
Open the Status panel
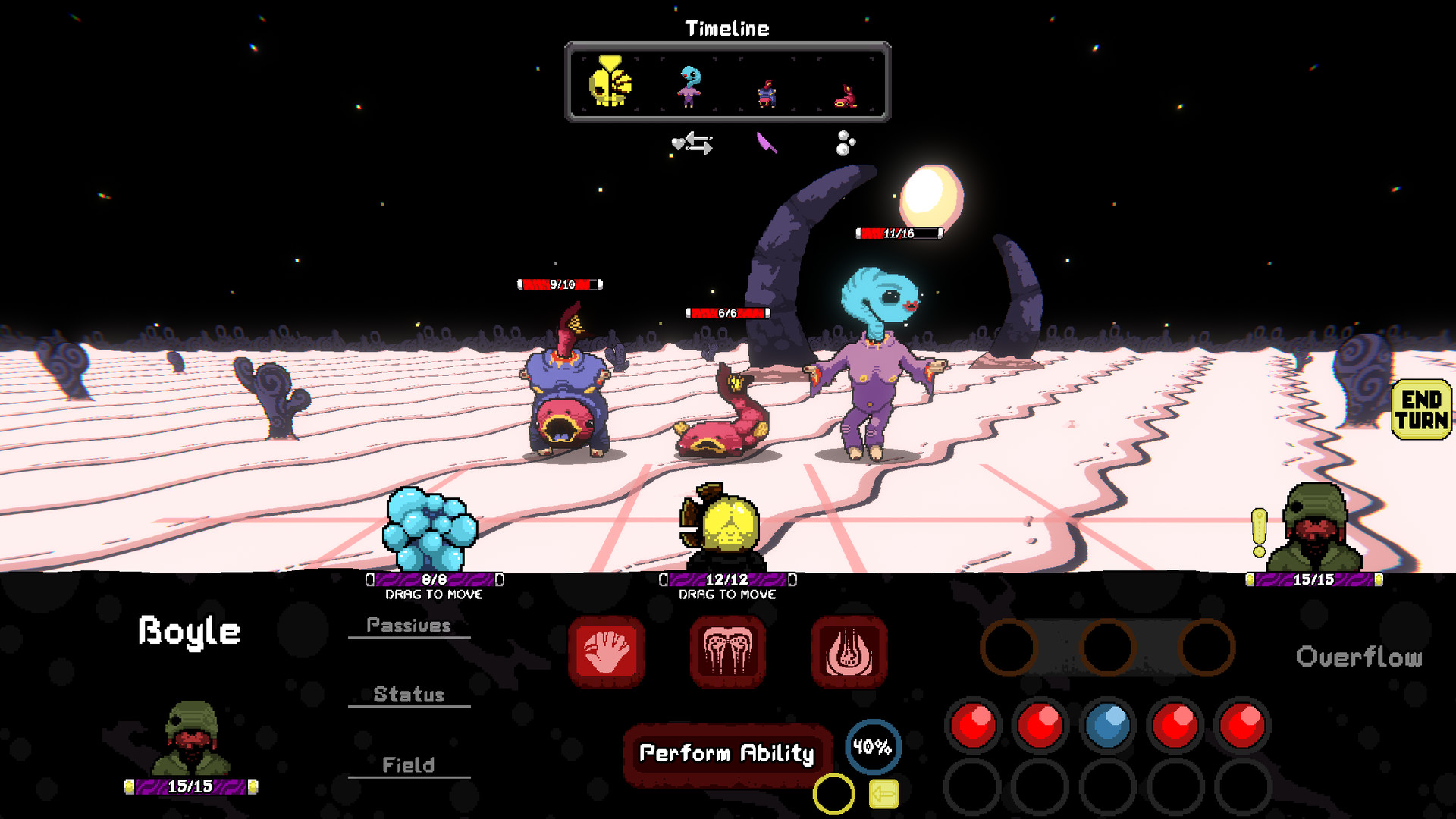[409, 694]
